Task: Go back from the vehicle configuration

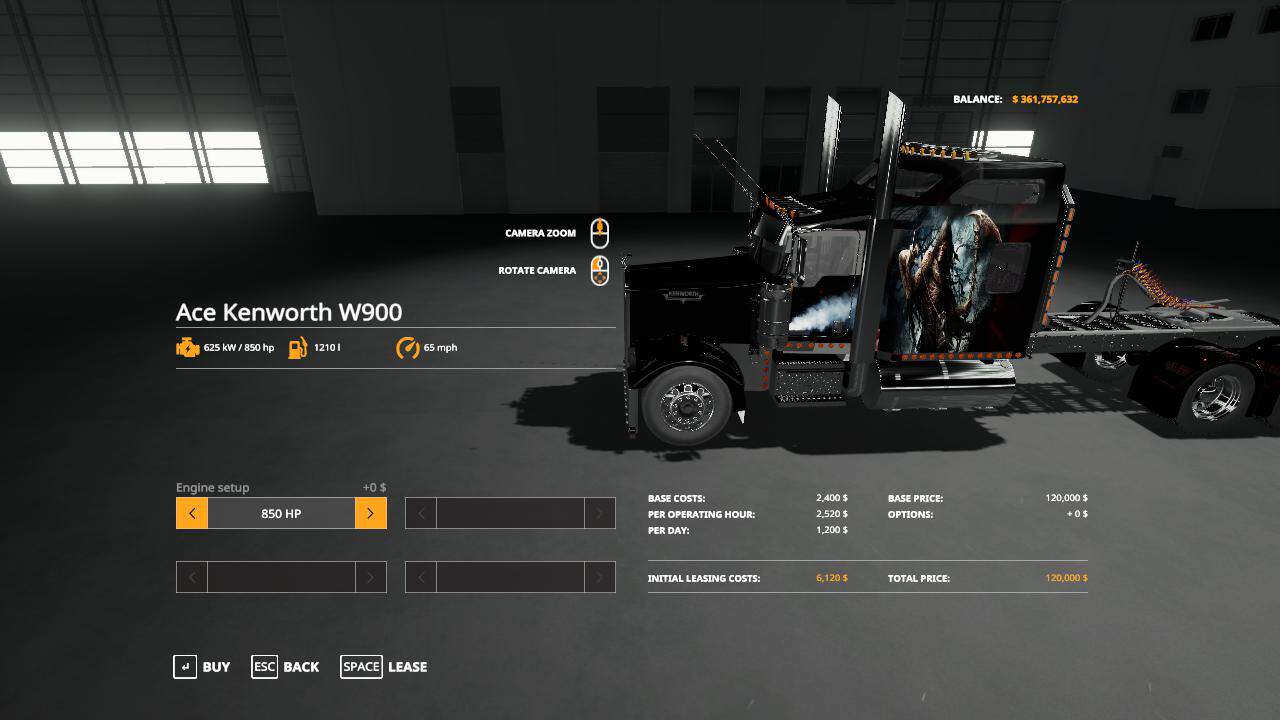Action: coord(286,667)
